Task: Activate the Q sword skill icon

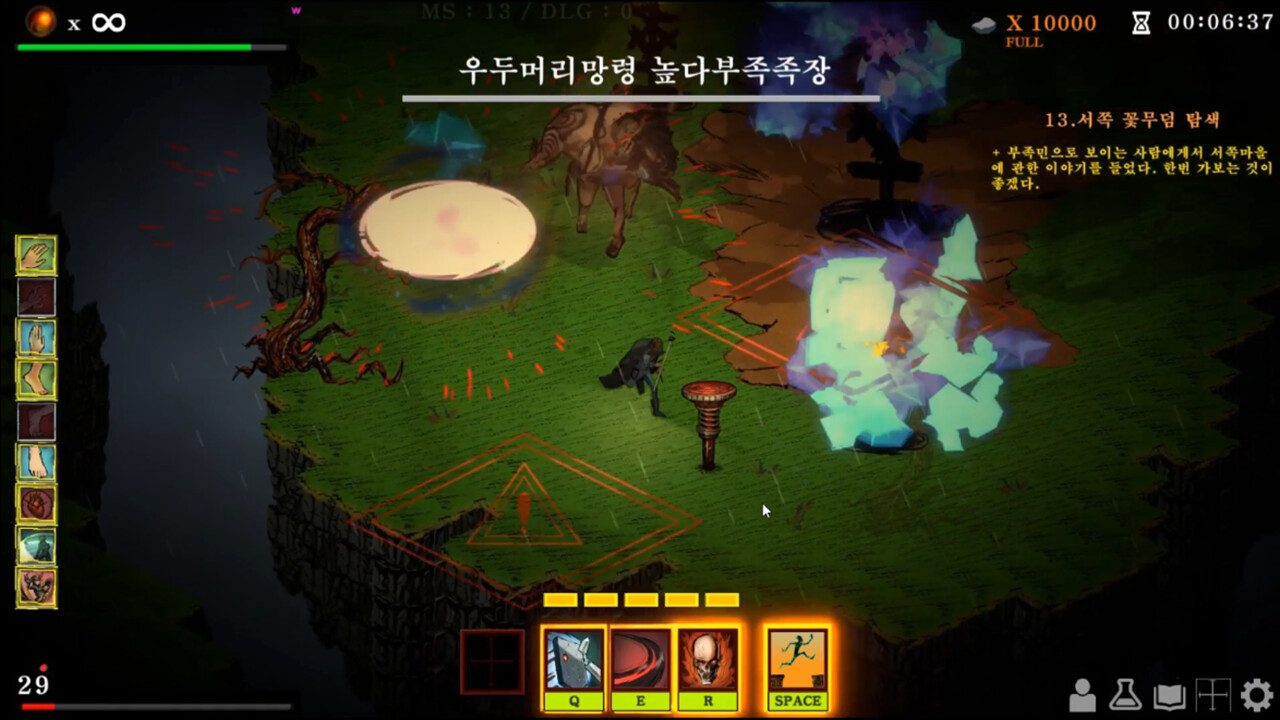Action: [572, 660]
